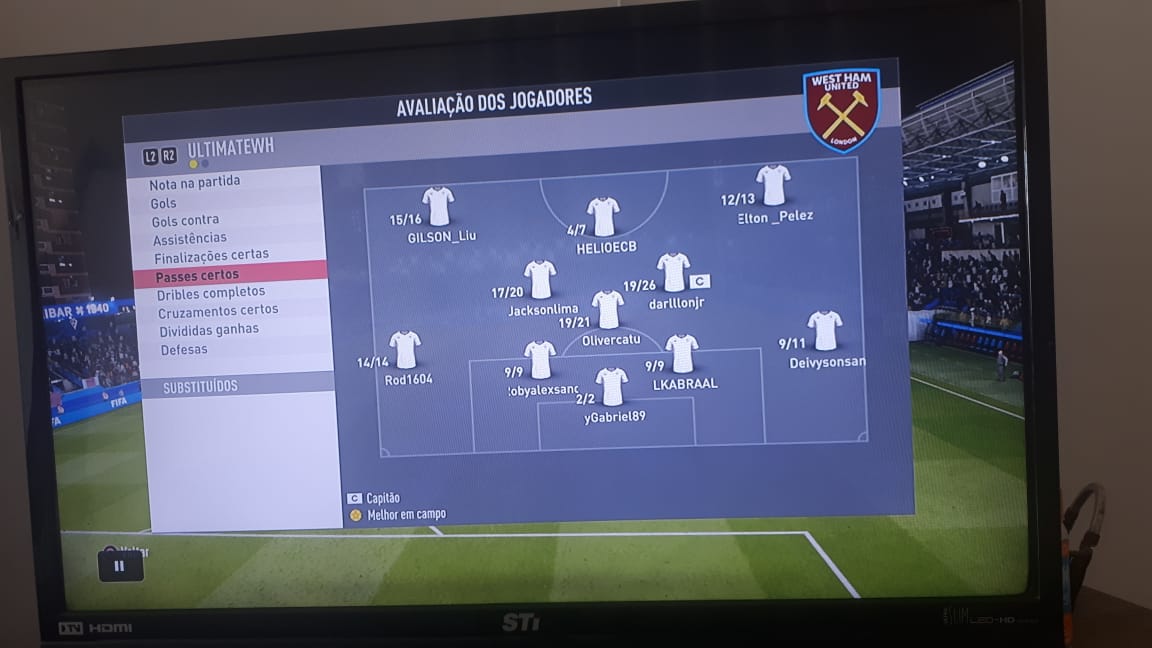Select player GILSON_Liu on the pitch

tap(438, 207)
